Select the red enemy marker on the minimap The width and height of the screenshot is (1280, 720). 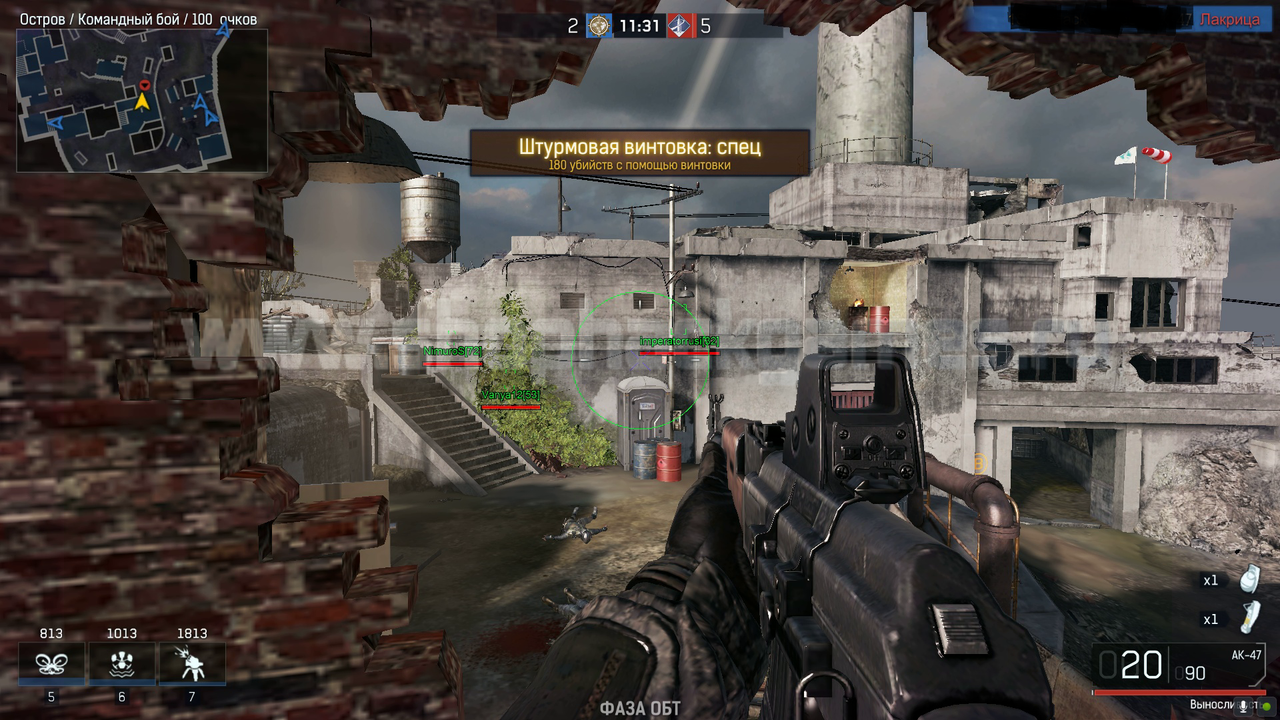pyautogui.click(x=144, y=86)
